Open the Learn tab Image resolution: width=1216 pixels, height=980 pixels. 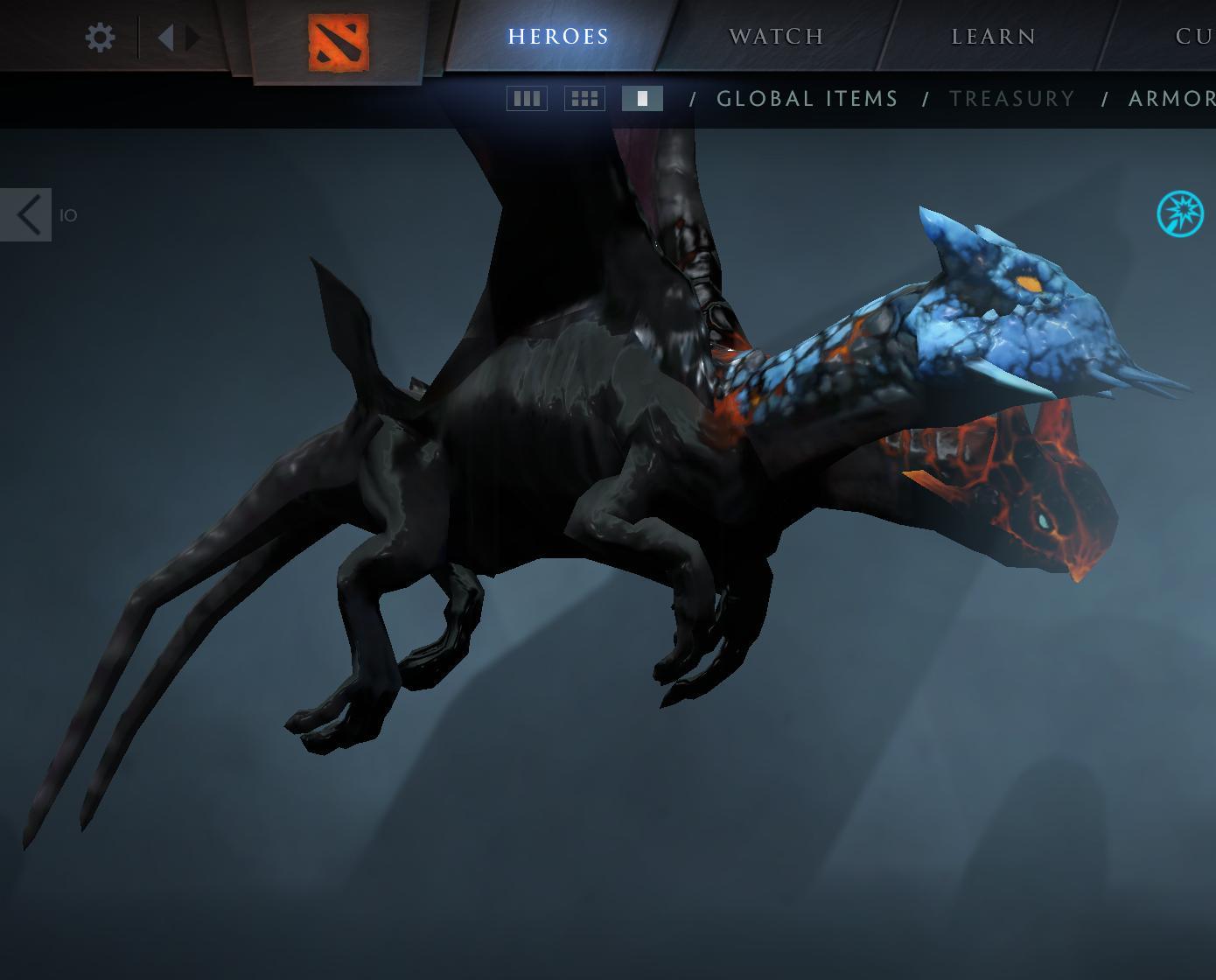[x=993, y=37]
